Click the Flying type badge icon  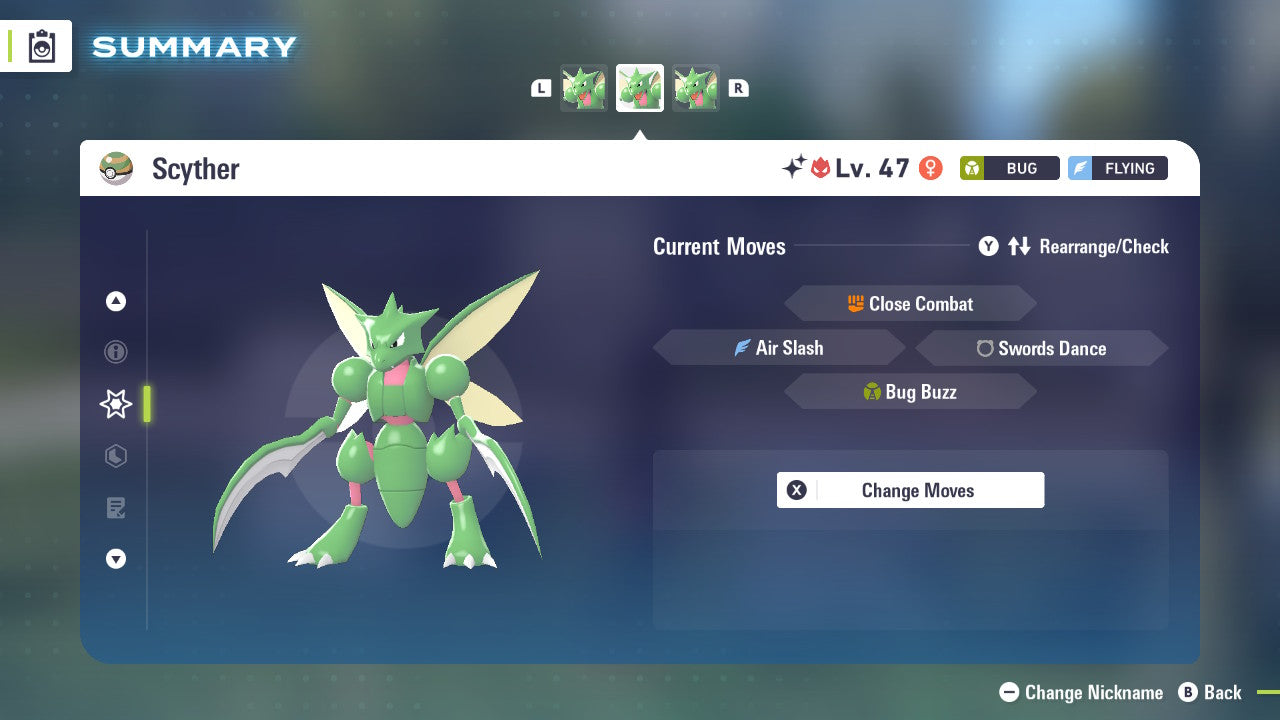1083,168
